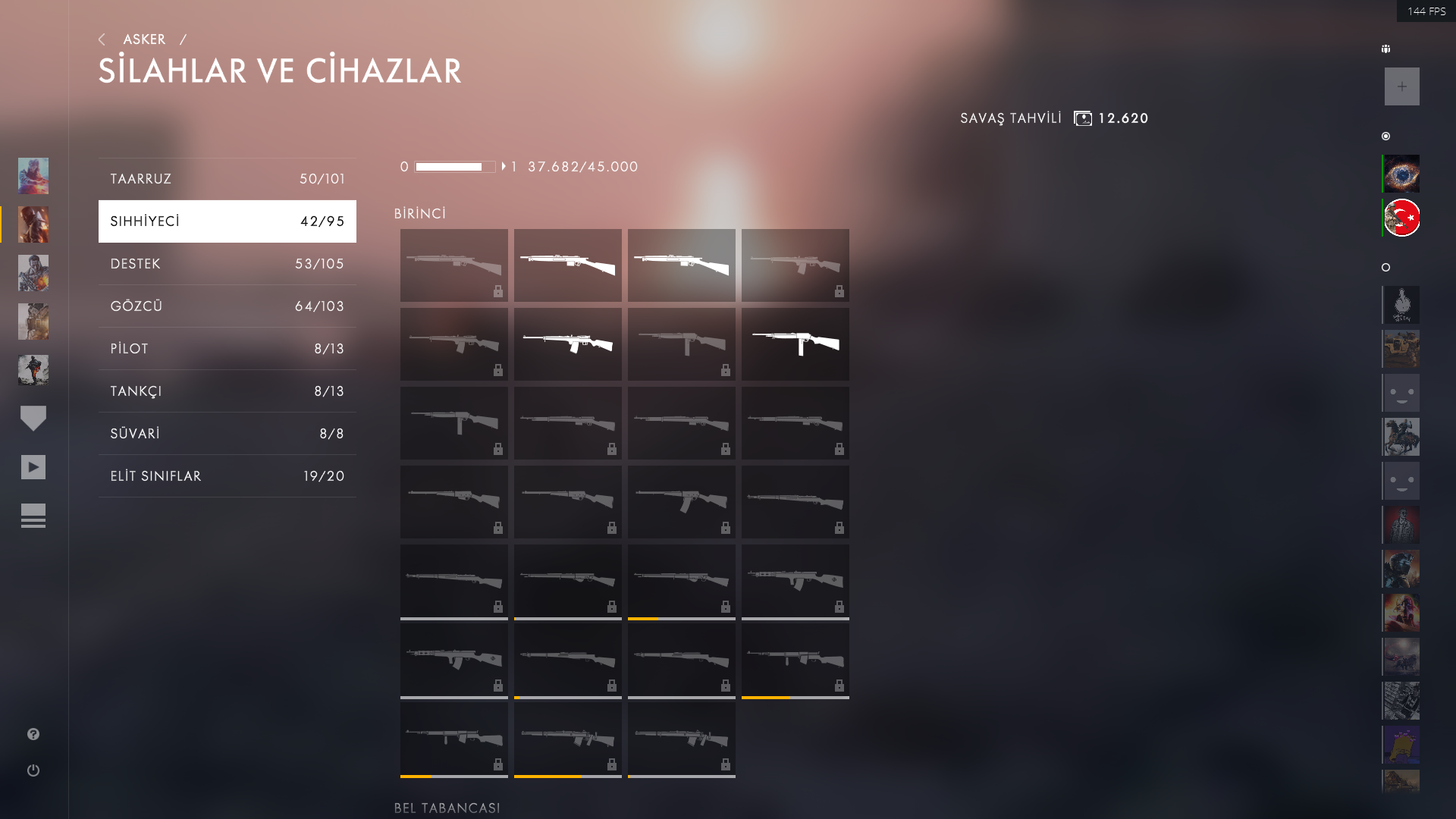
Task: Open the stacked lines sidebar menu
Action: pos(33,516)
